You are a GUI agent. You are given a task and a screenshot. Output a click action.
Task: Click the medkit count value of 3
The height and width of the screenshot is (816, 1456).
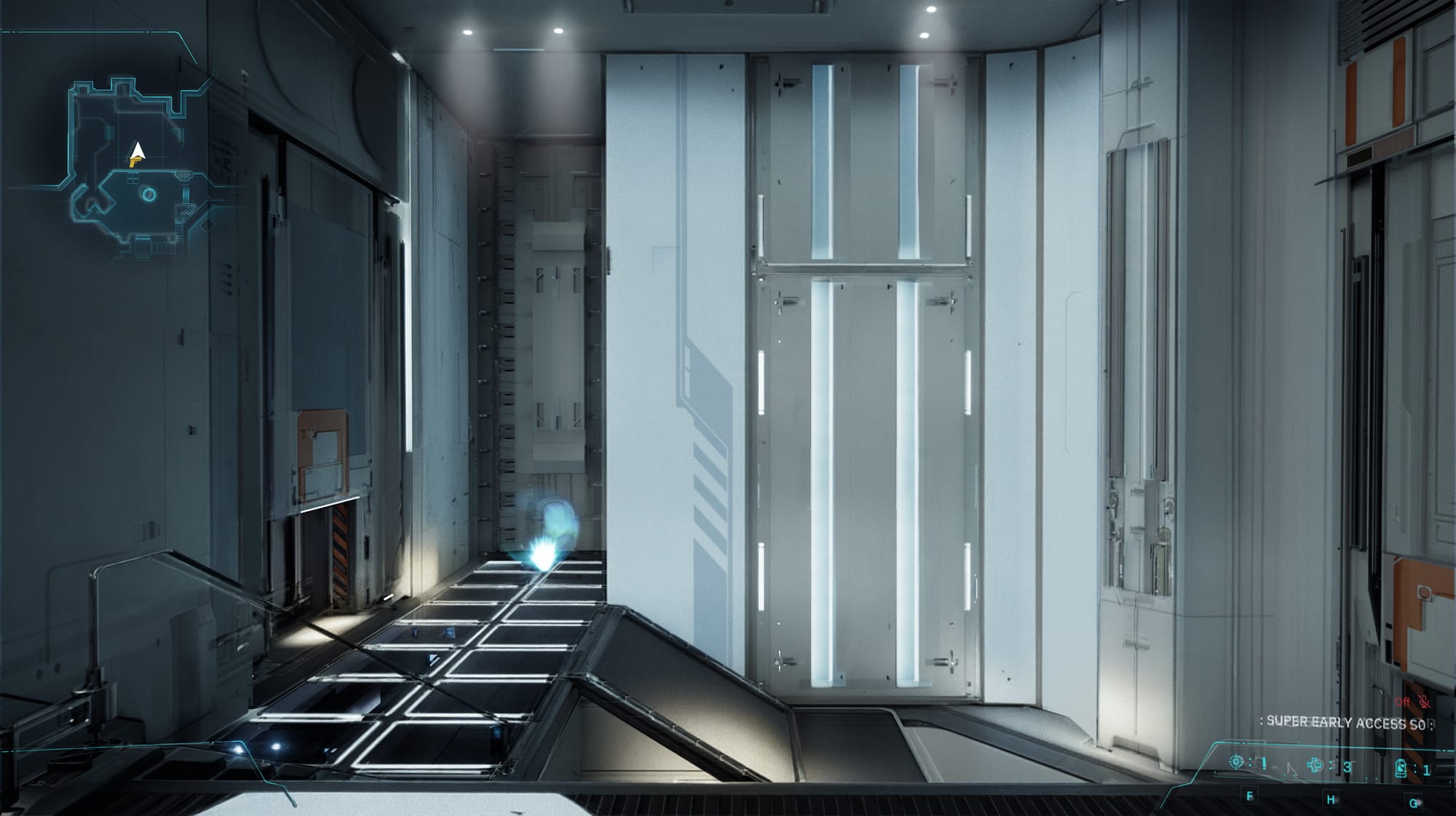tap(1347, 766)
